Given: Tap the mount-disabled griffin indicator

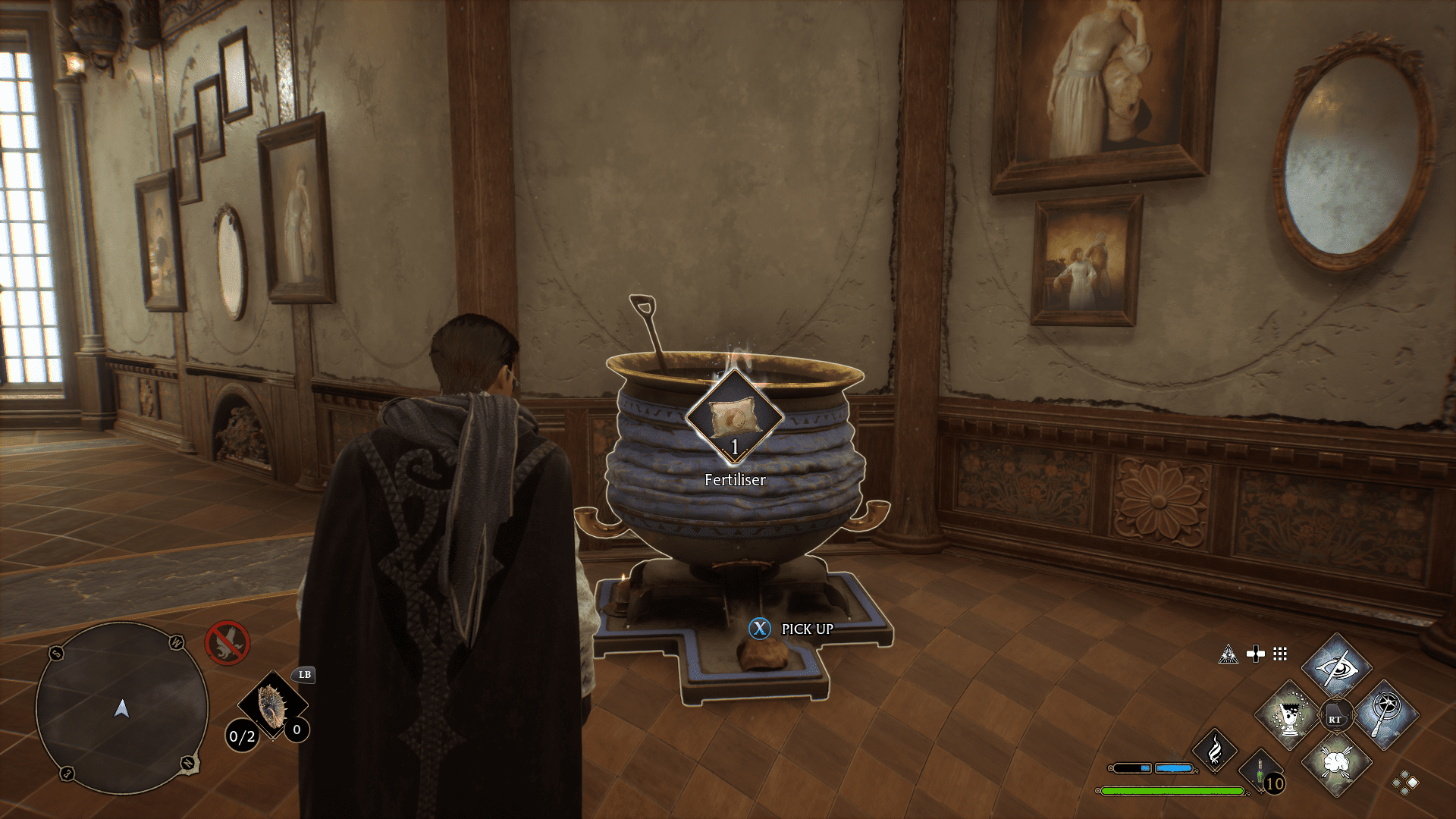Looking at the screenshot, I should (227, 642).
